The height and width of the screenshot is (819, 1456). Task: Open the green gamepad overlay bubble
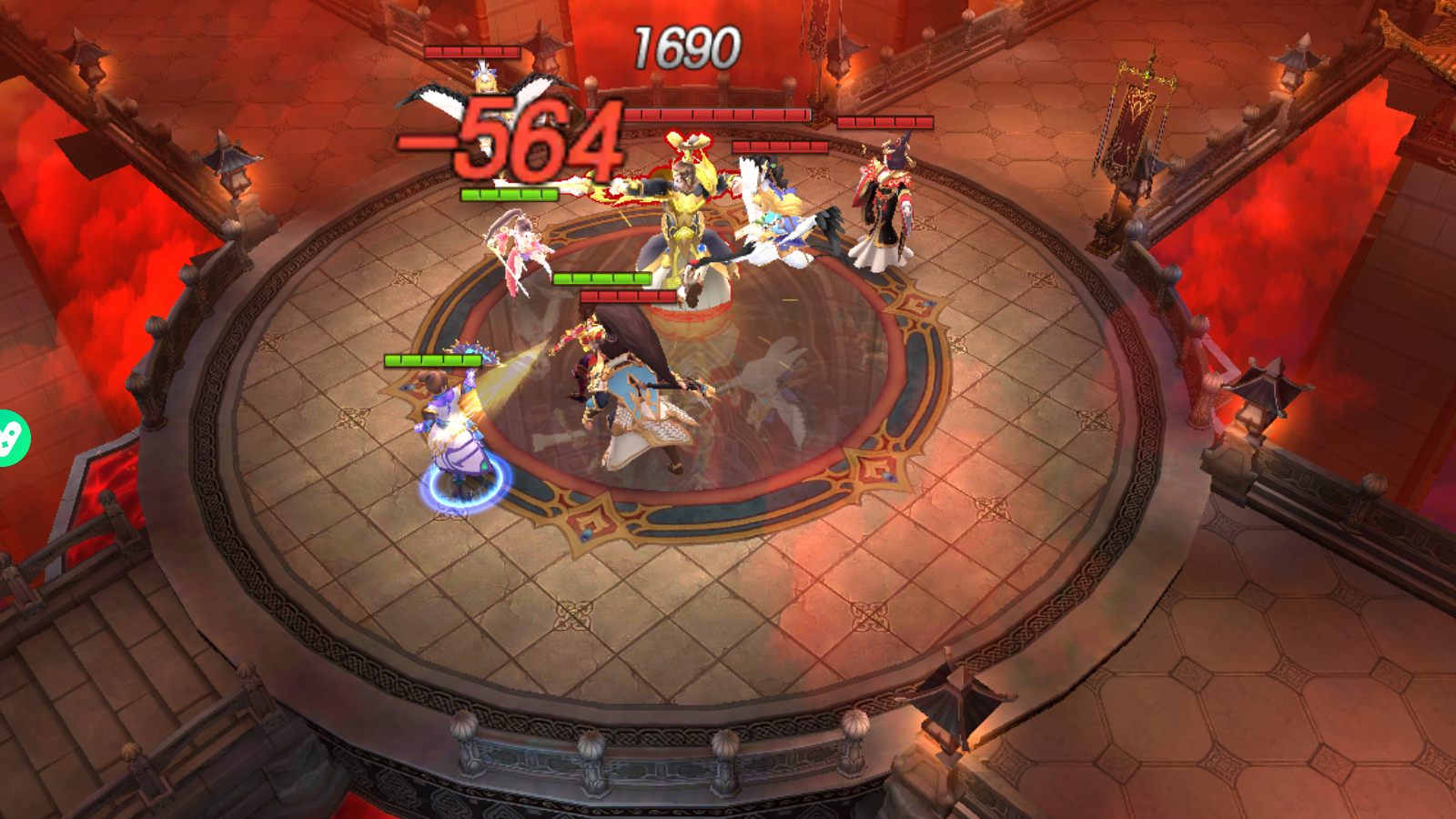coord(11,439)
